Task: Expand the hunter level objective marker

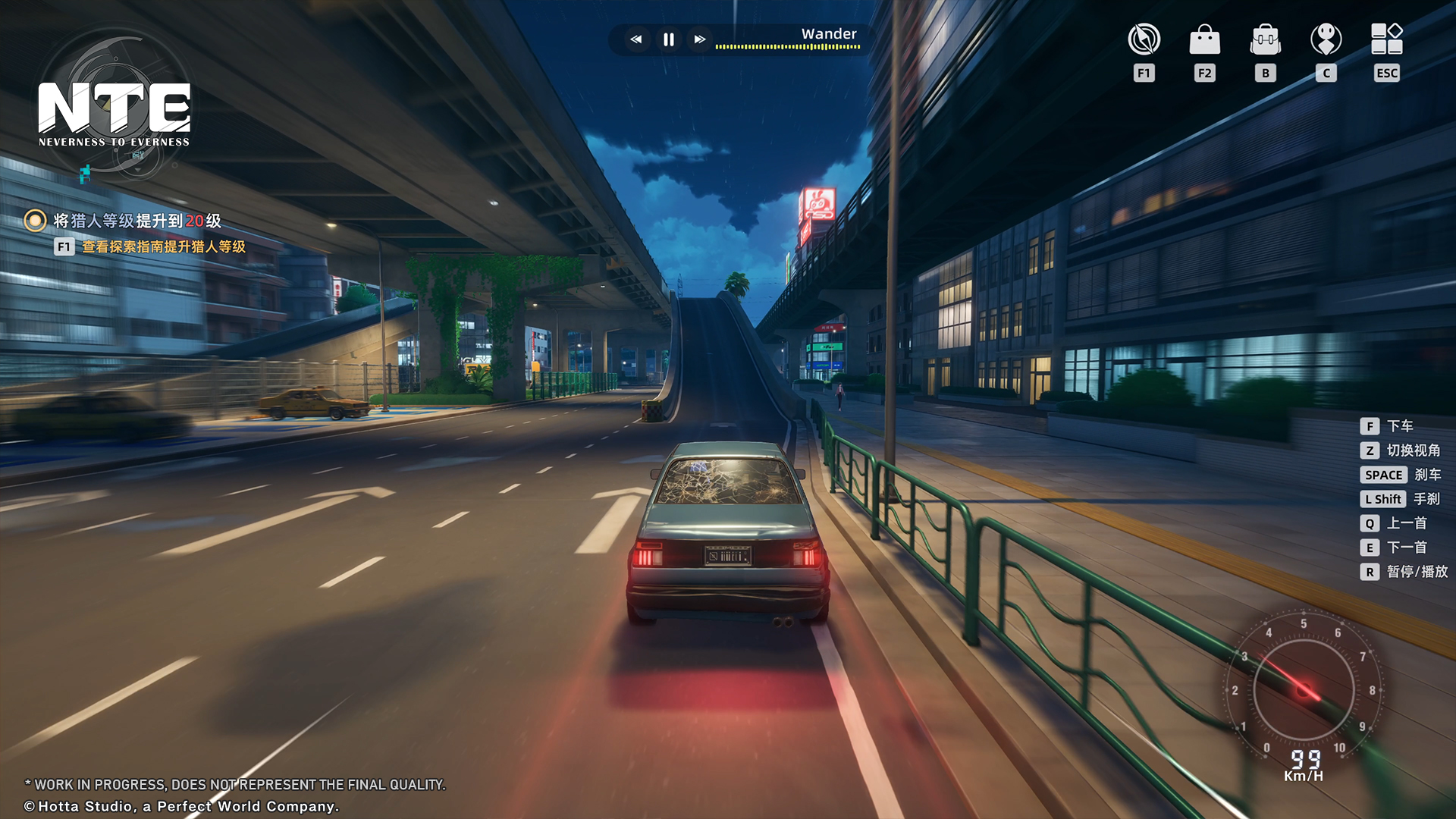Action: pos(33,220)
